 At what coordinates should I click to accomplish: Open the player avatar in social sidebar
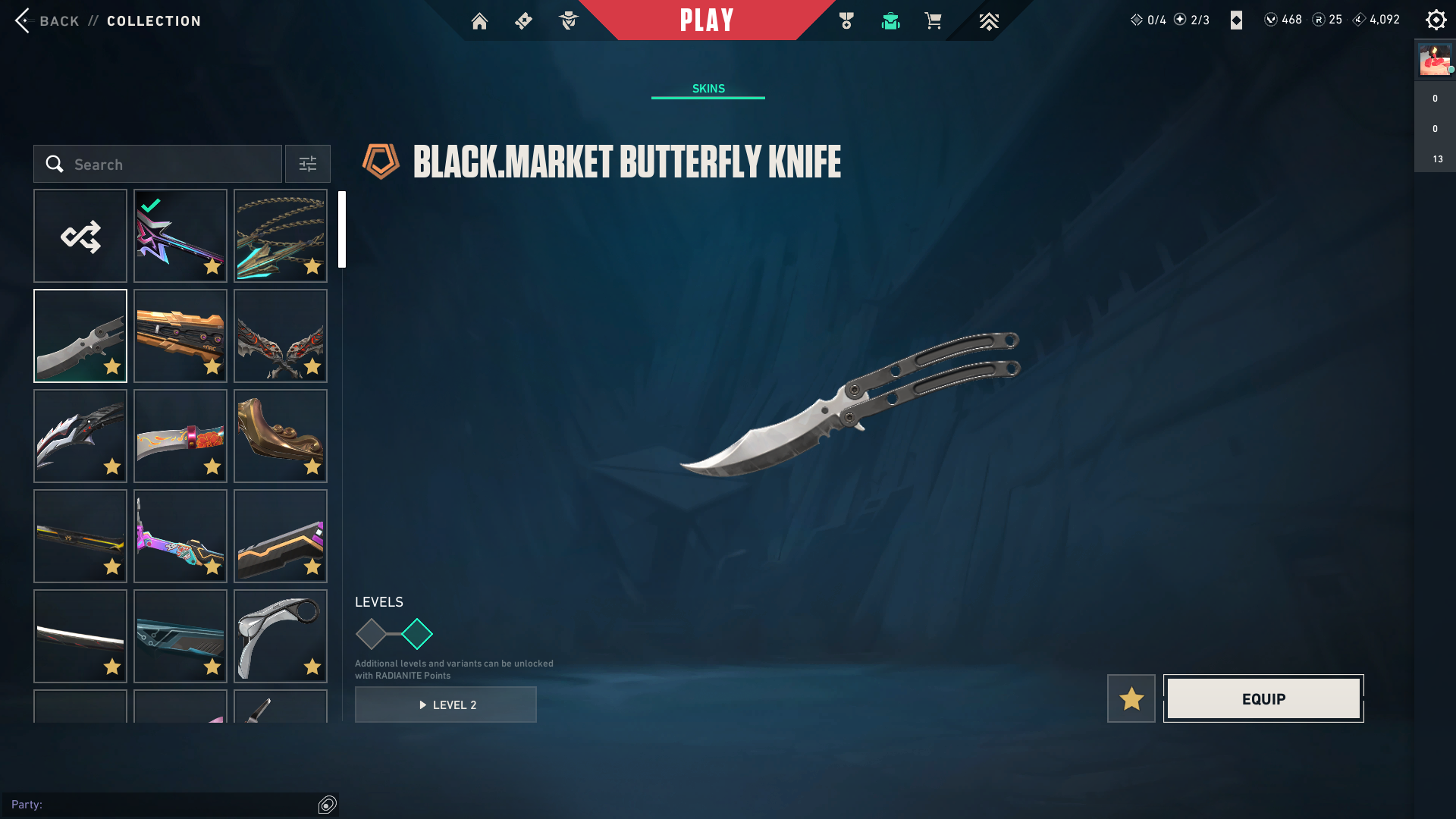point(1435,60)
